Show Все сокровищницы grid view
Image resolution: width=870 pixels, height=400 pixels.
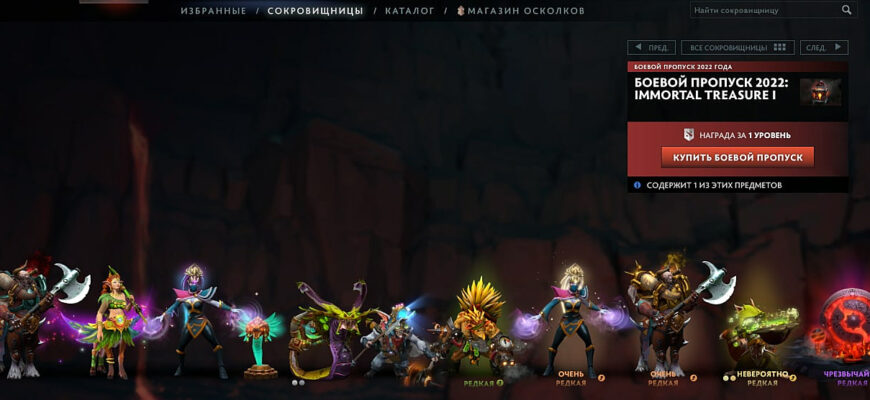pos(737,47)
